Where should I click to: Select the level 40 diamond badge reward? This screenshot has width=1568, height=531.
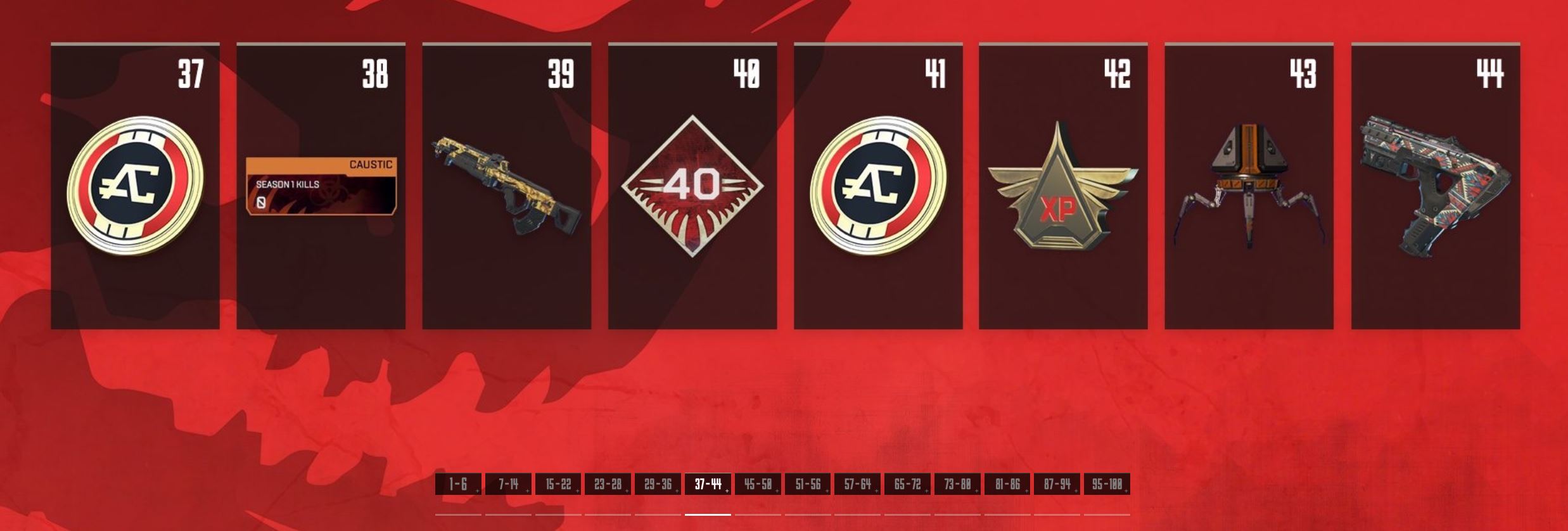692,186
